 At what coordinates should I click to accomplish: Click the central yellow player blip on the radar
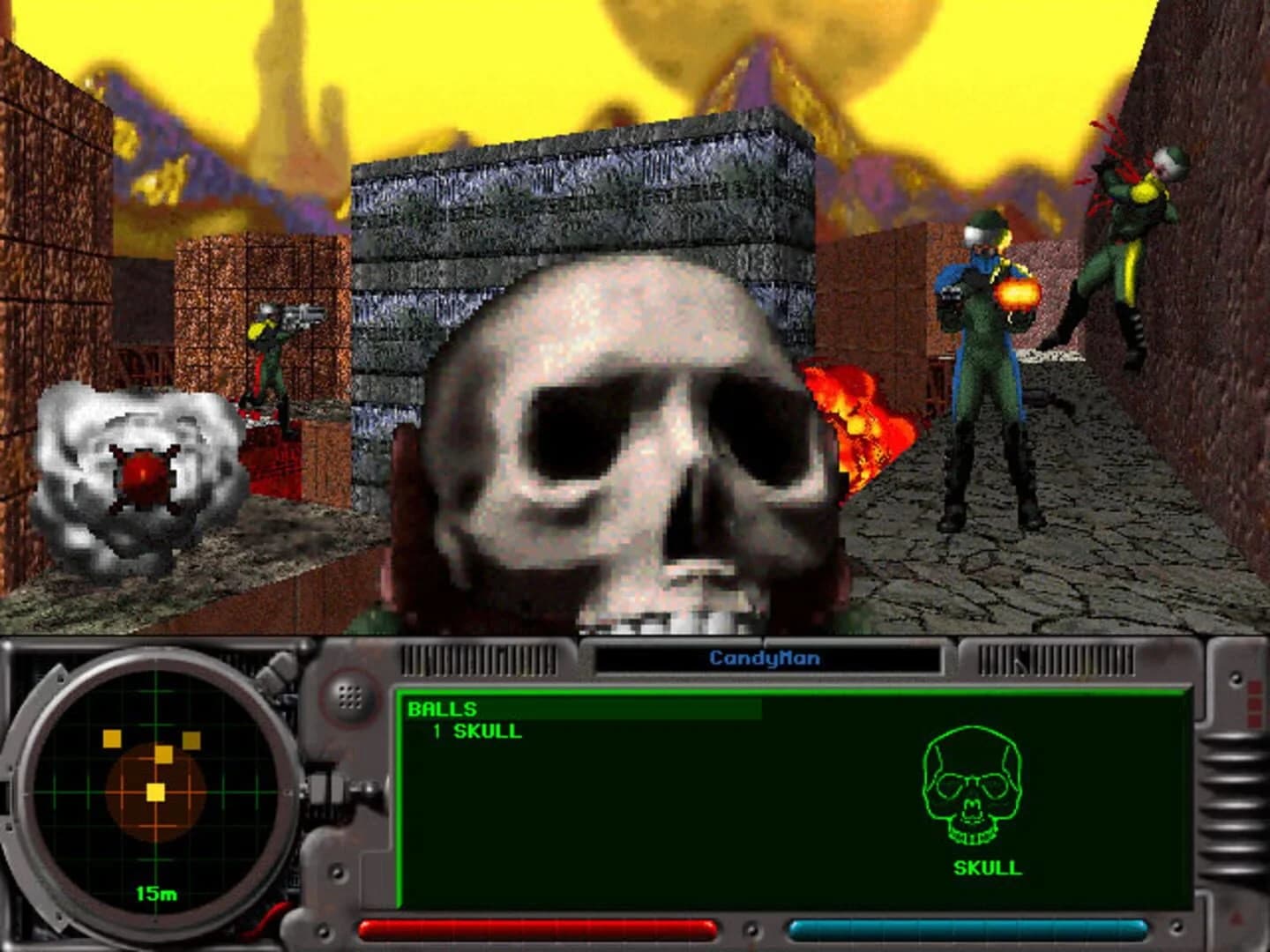153,794
